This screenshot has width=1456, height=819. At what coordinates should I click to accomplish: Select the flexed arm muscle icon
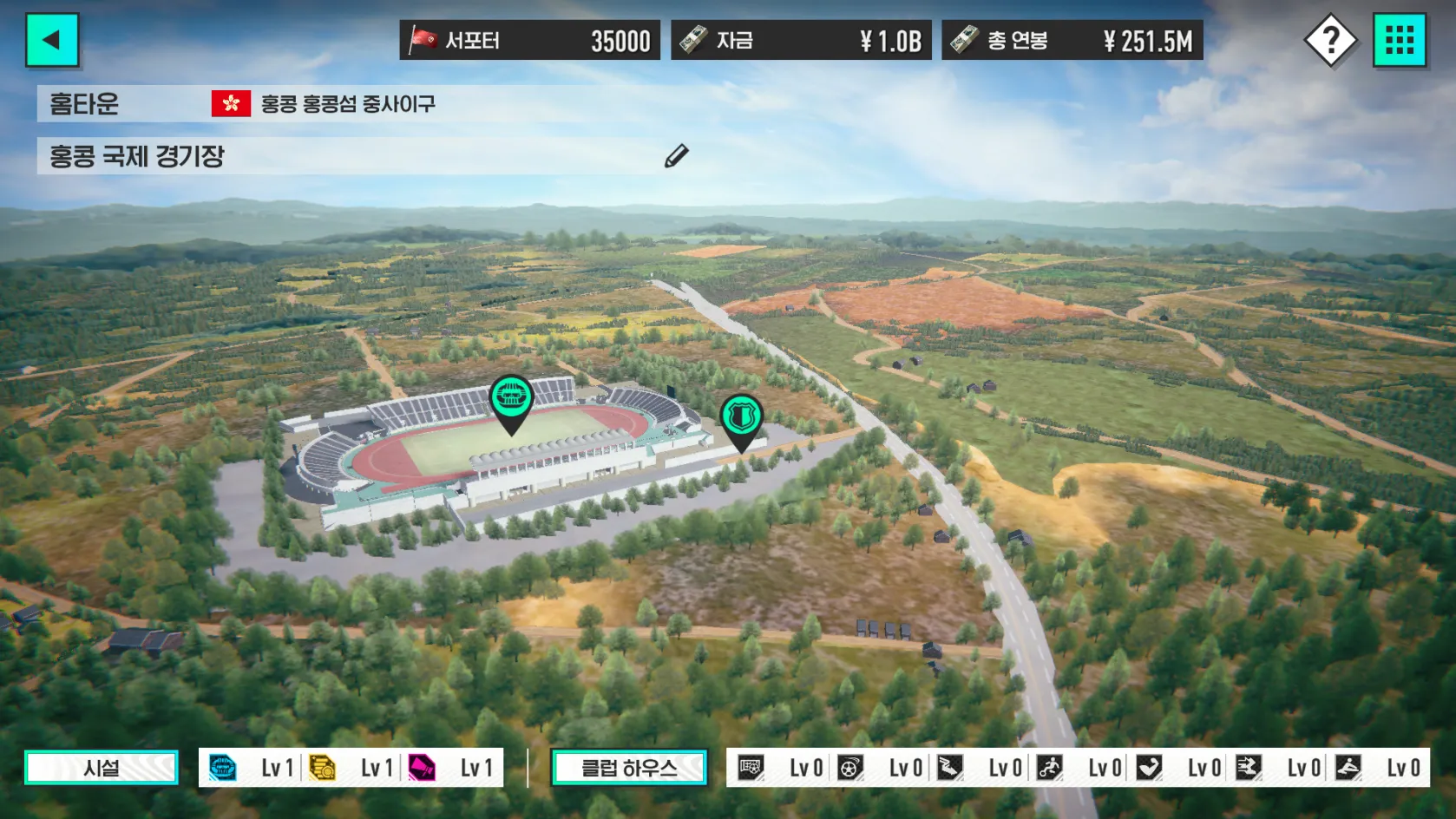(x=1149, y=768)
